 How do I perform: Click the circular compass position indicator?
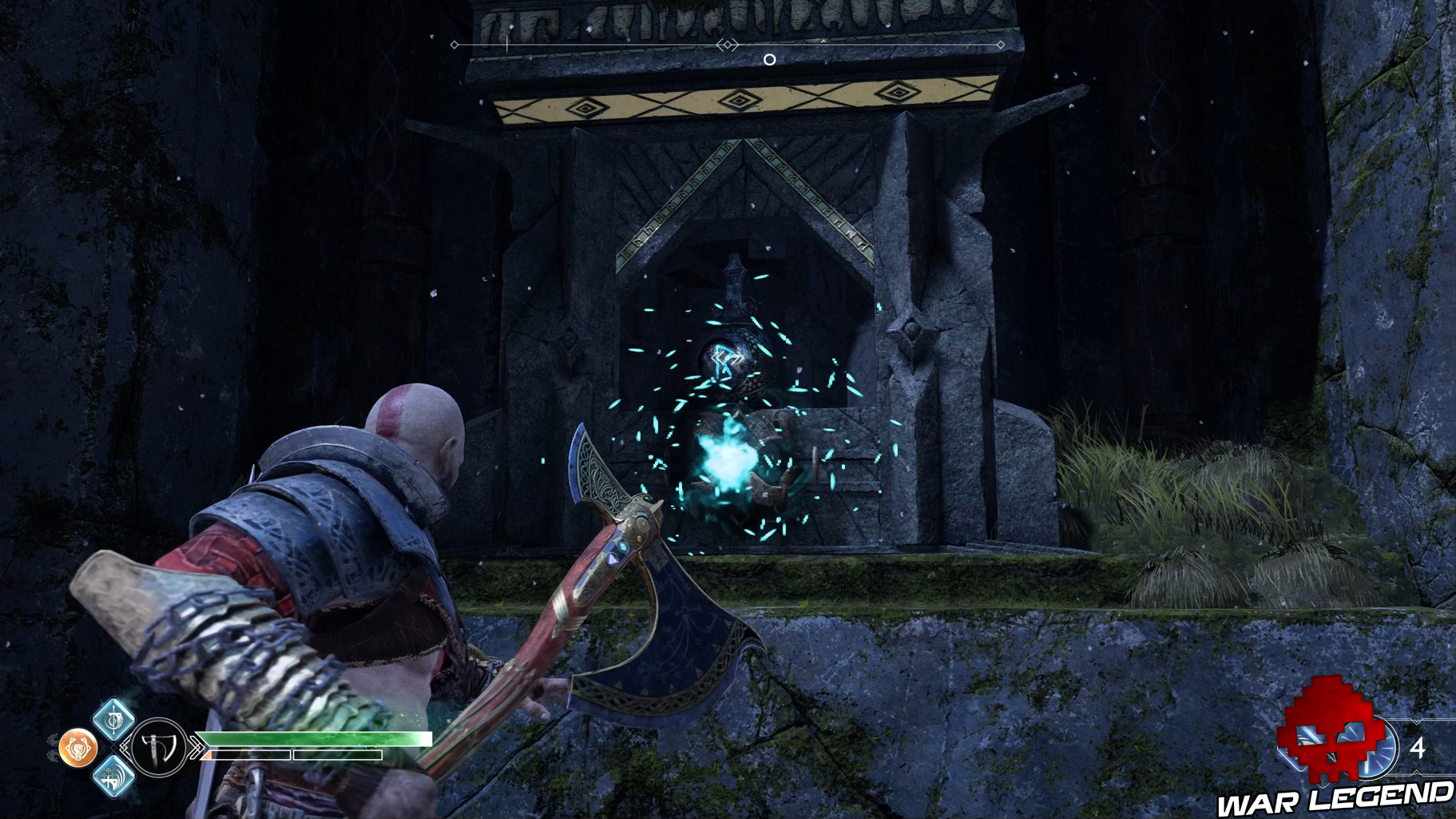tap(769, 59)
